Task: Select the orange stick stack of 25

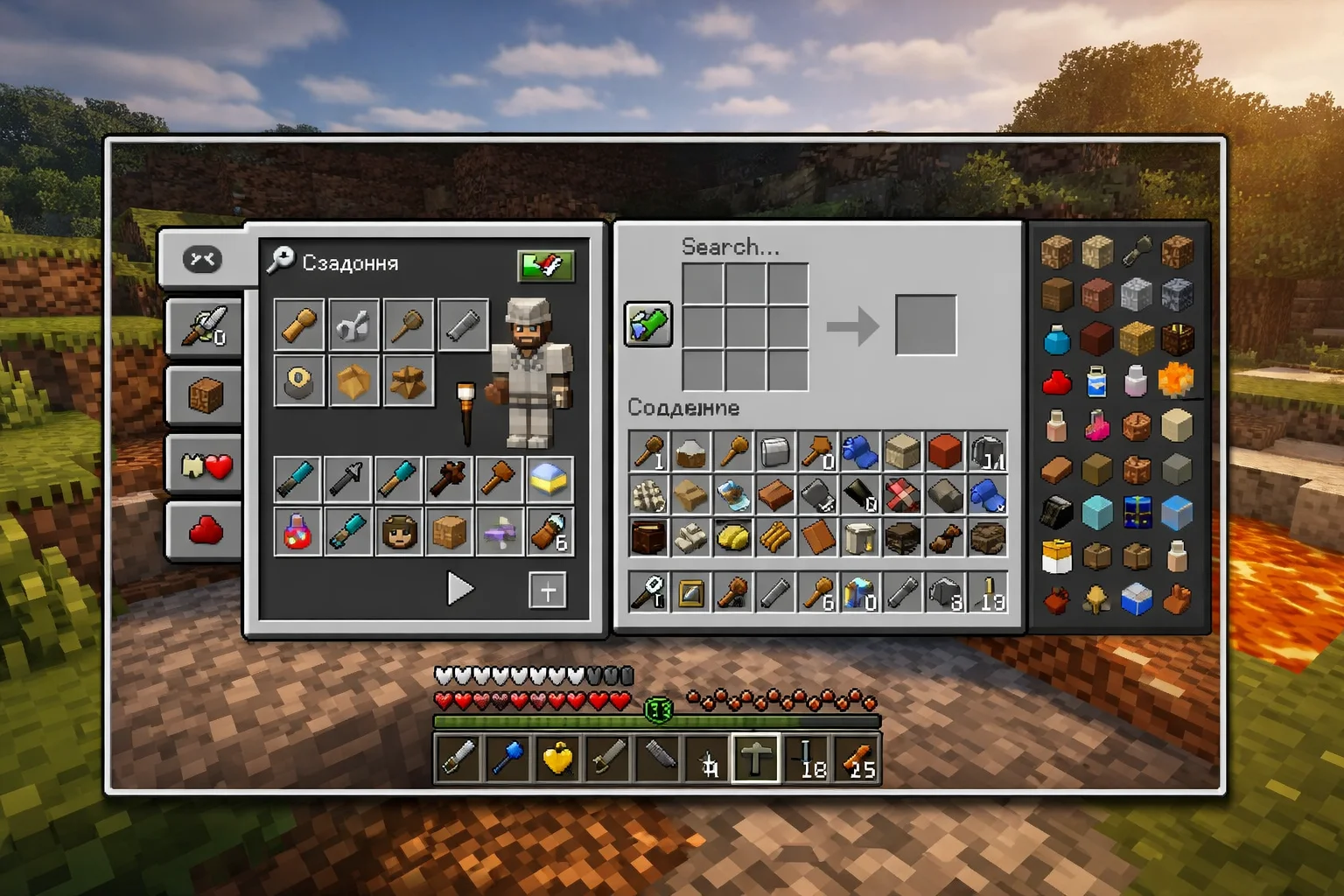Action: click(x=857, y=758)
